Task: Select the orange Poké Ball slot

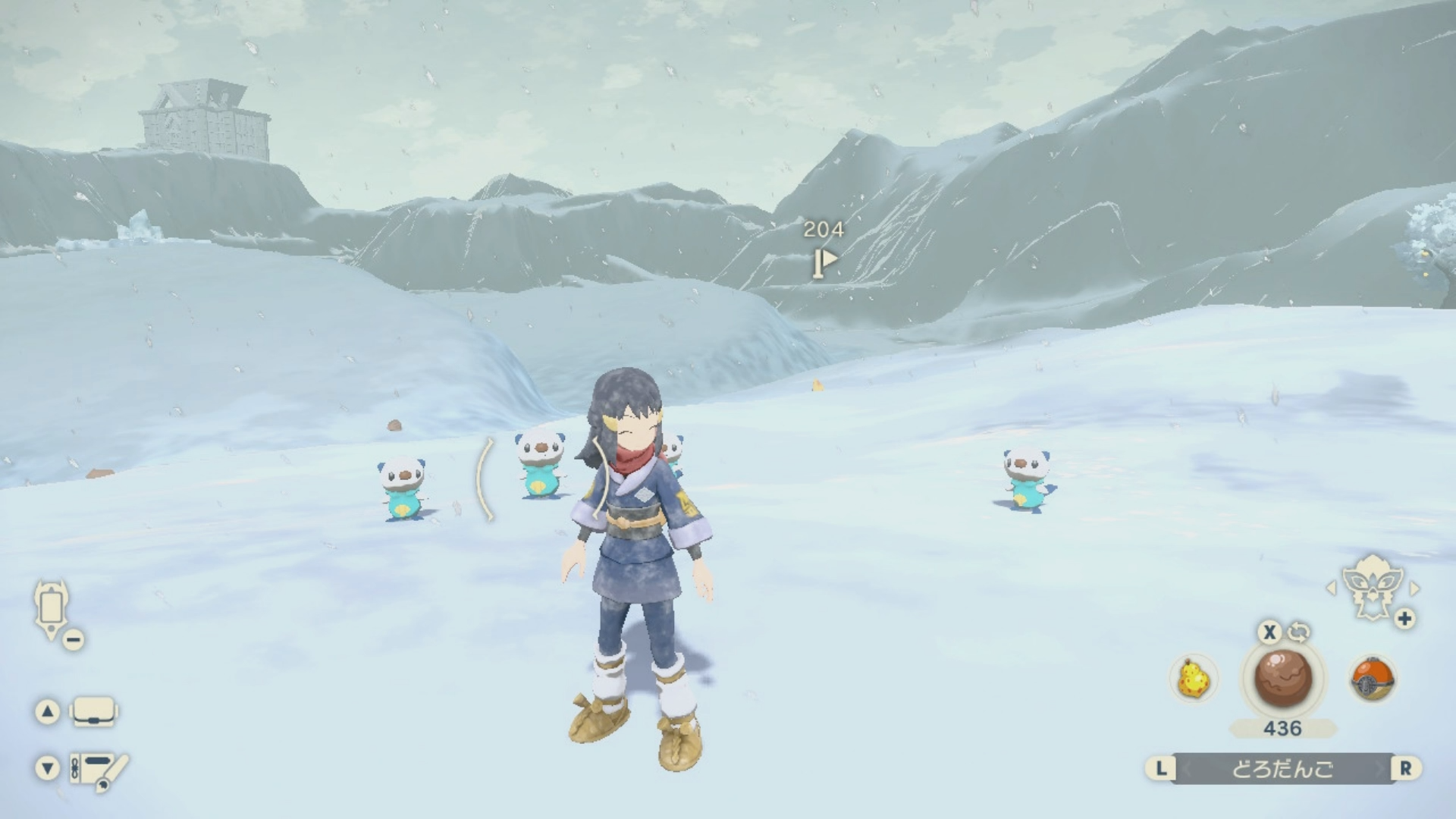Action: [x=1372, y=679]
